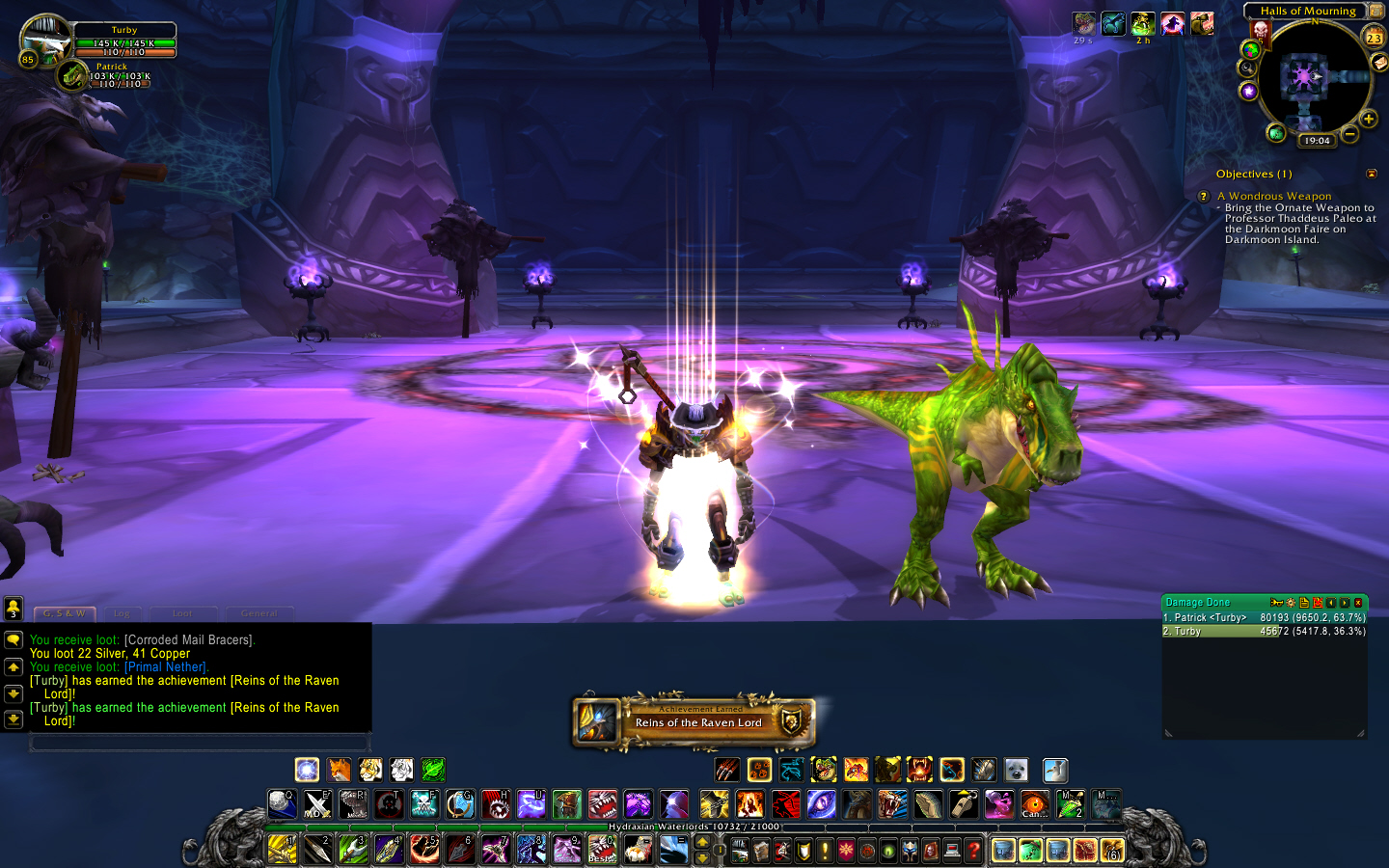Open the calendar button showing 23

pos(1375,38)
